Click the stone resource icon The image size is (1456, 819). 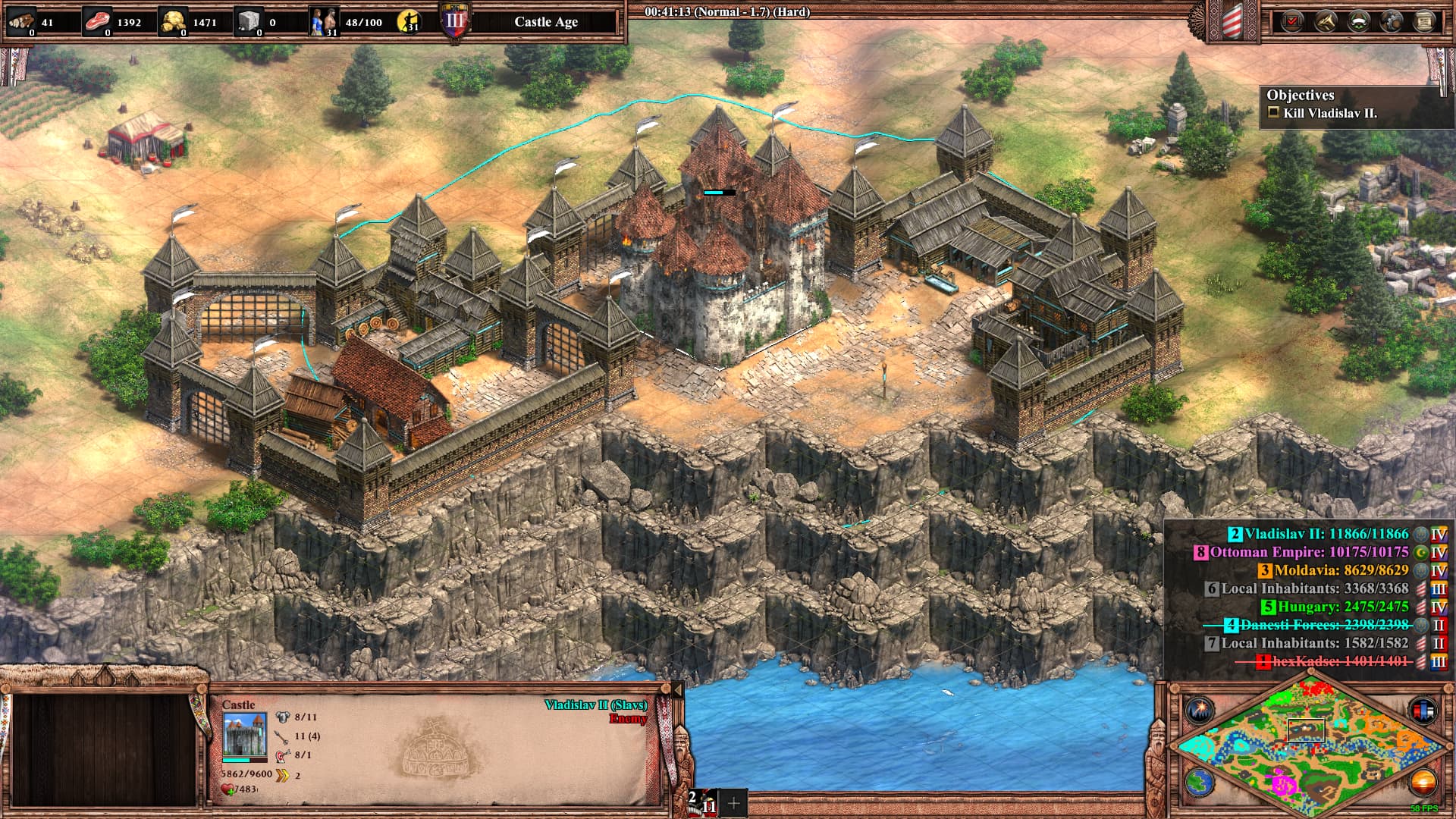pyautogui.click(x=249, y=21)
